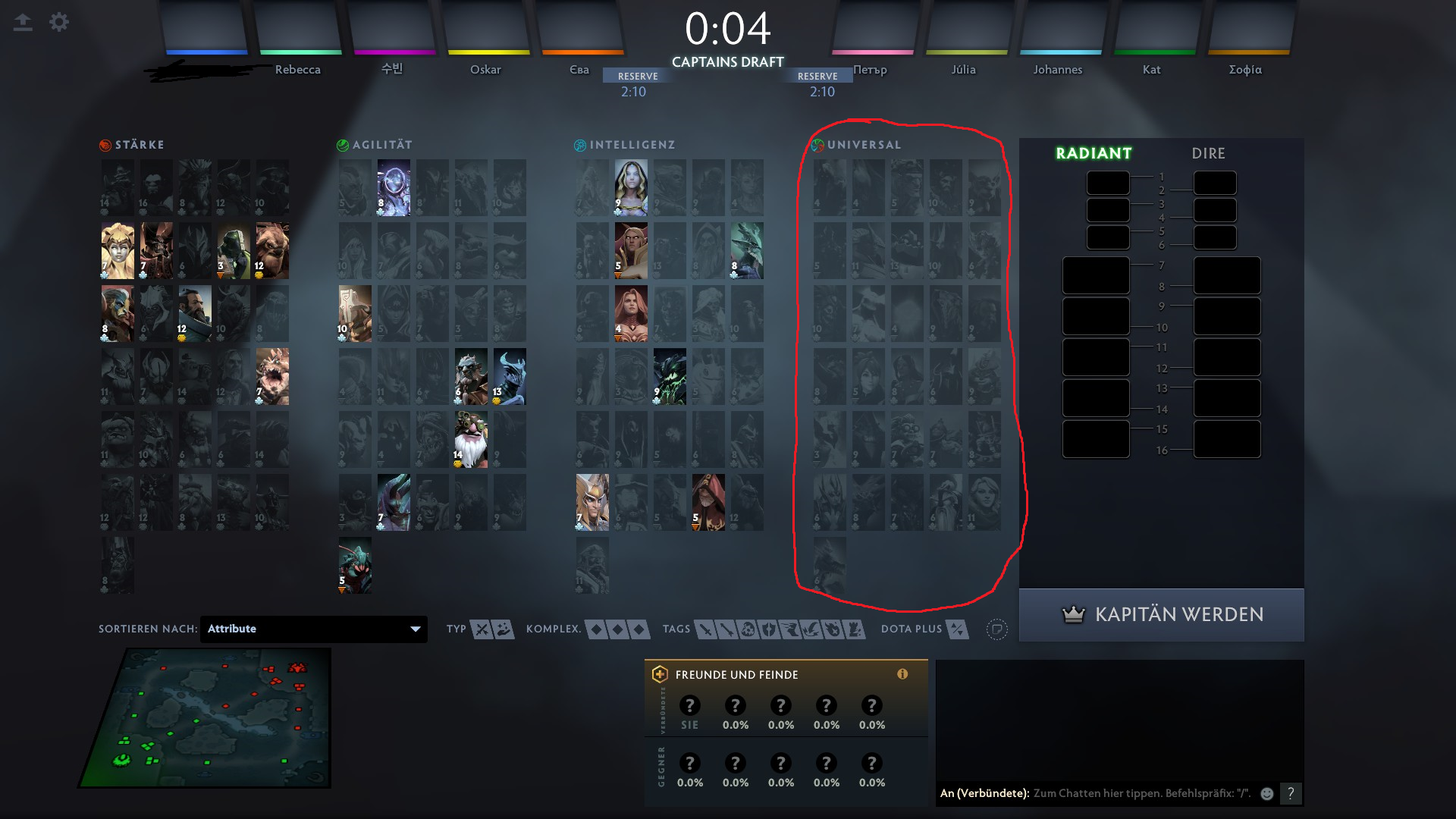
Task: Select the crossed-swords attack type filter
Action: (481, 629)
